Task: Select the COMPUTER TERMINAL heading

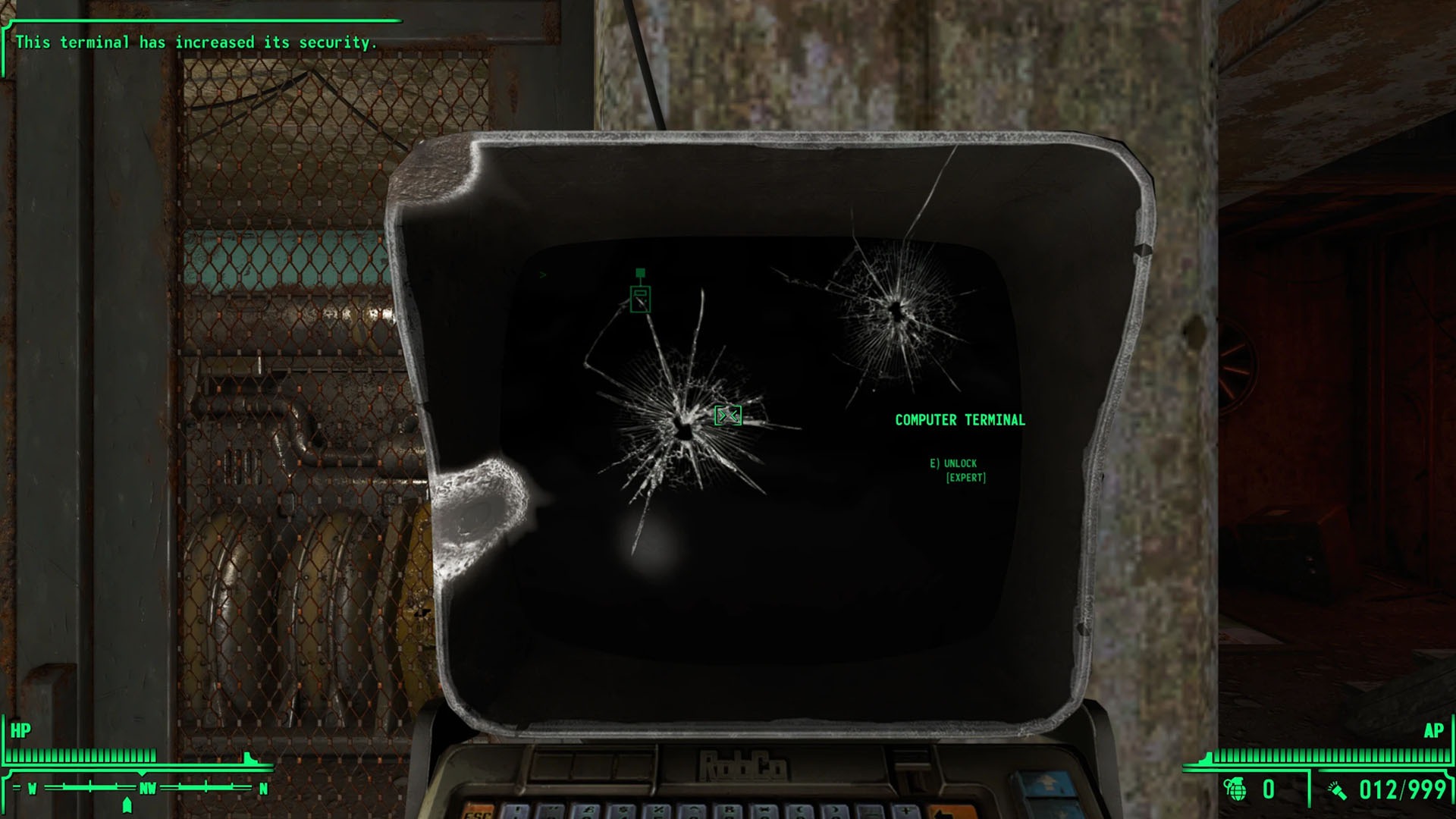Action: point(960,419)
